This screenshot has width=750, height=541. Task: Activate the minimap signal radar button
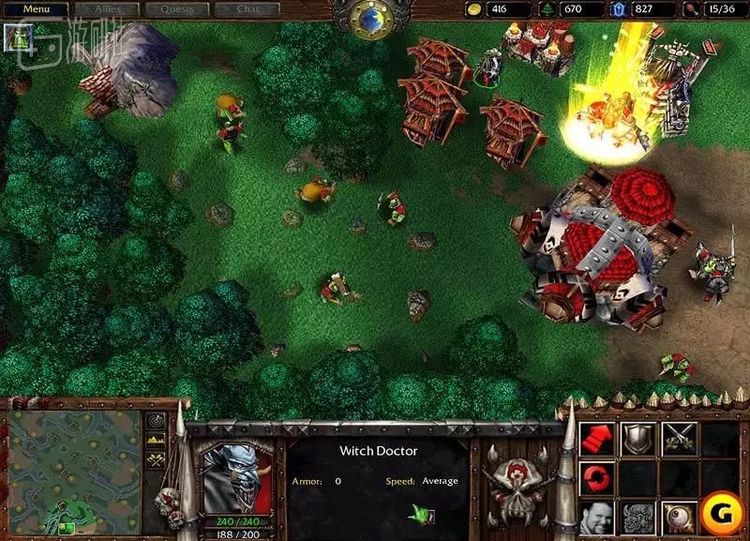156,422
